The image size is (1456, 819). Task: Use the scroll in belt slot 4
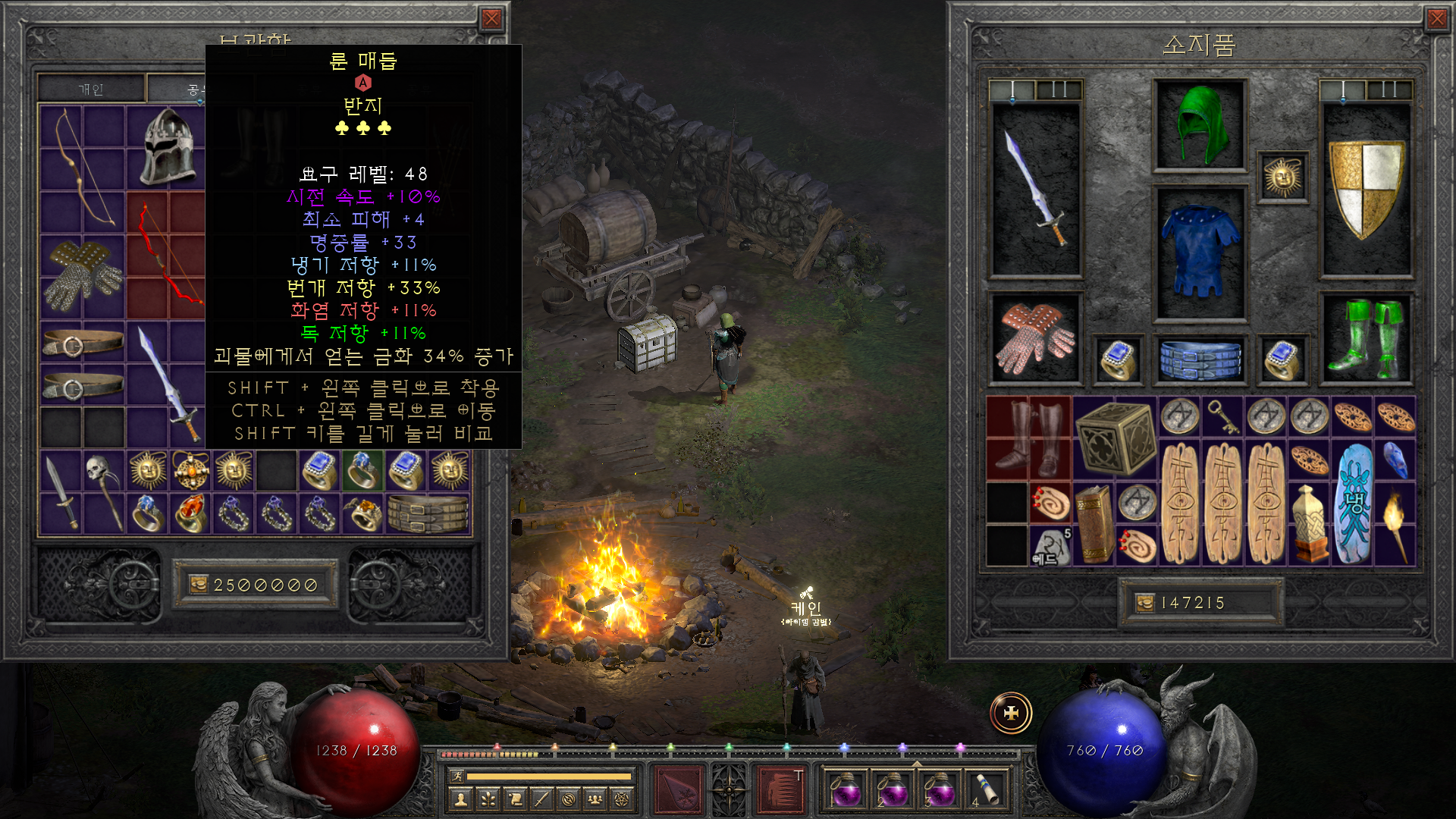click(986, 789)
